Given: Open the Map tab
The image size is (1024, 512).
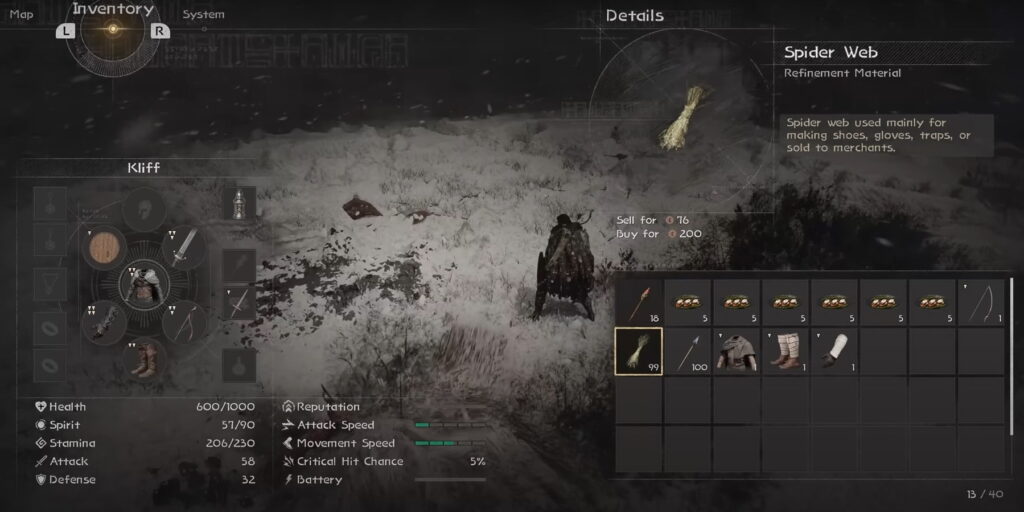Looking at the screenshot, I should click(x=21, y=14).
